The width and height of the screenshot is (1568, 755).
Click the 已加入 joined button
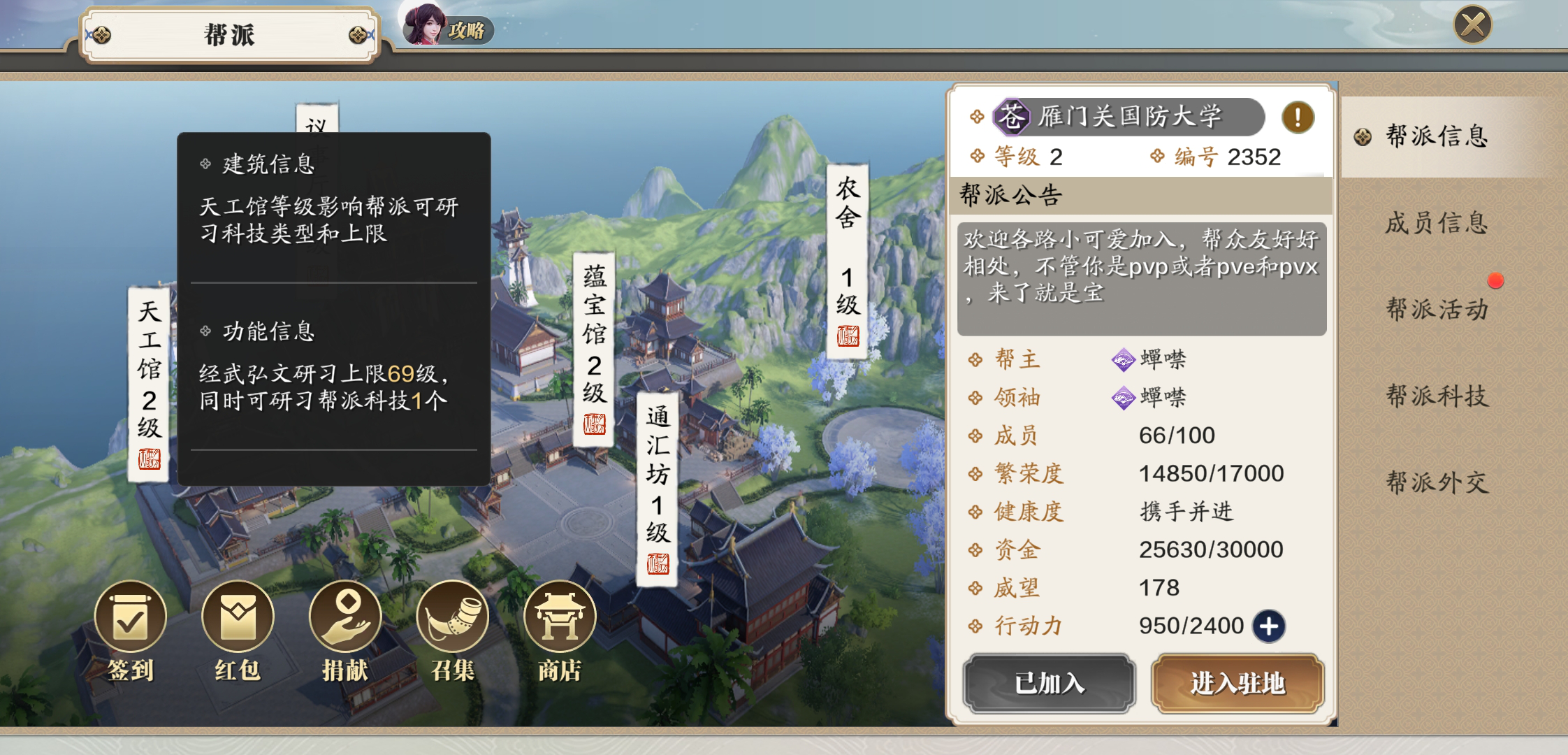[1049, 683]
